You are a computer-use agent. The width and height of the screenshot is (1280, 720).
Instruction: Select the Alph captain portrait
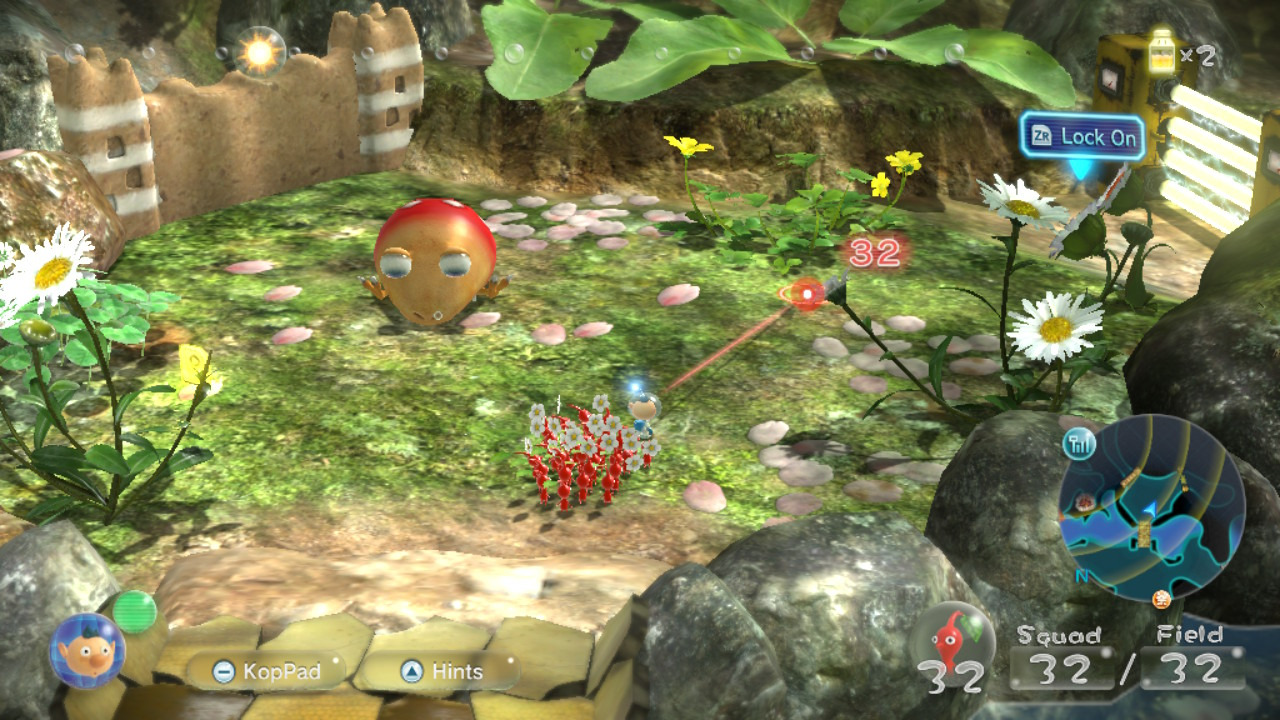point(87,650)
